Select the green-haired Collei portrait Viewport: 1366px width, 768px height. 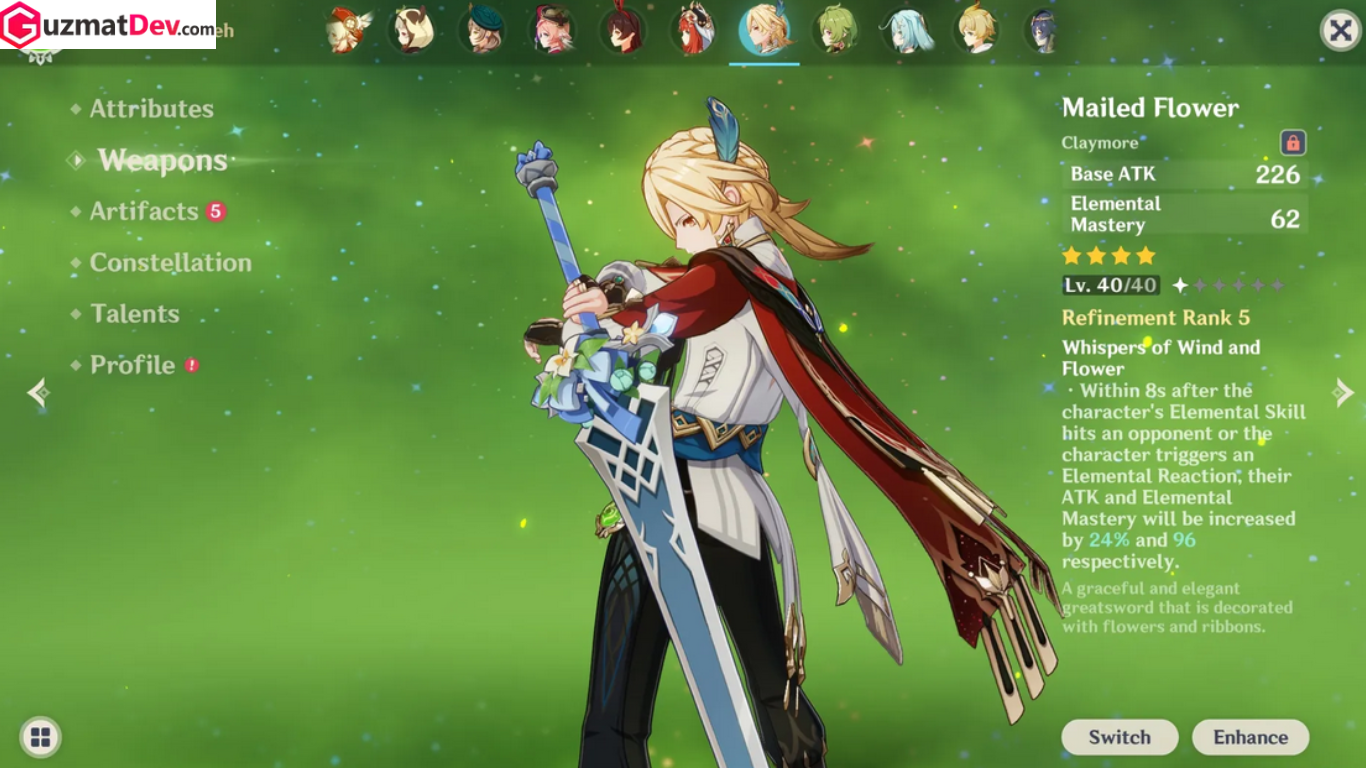coord(836,30)
